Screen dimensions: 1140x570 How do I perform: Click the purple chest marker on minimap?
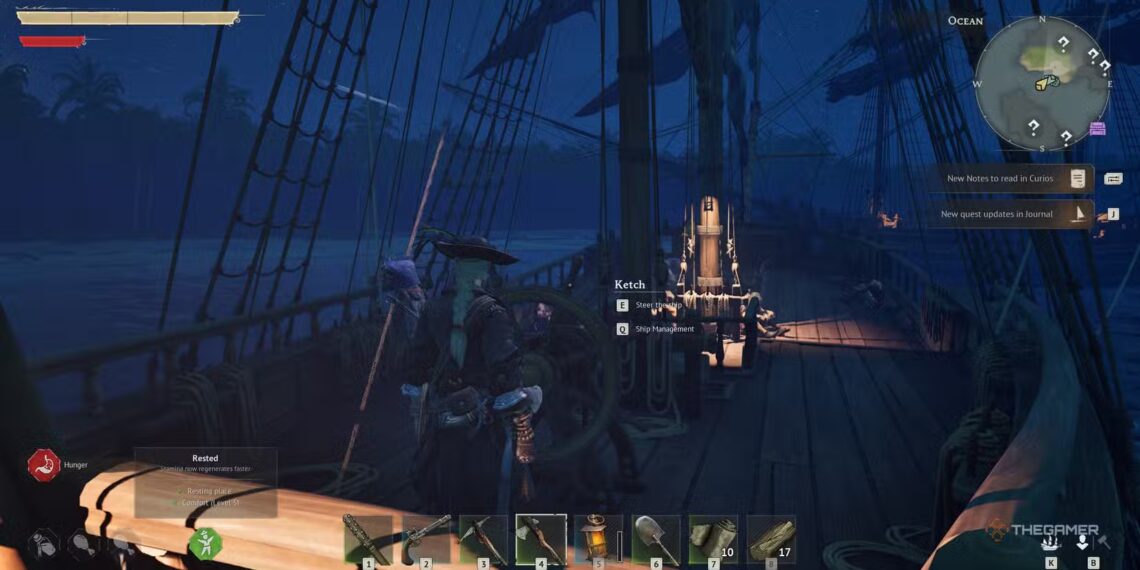click(x=1098, y=128)
